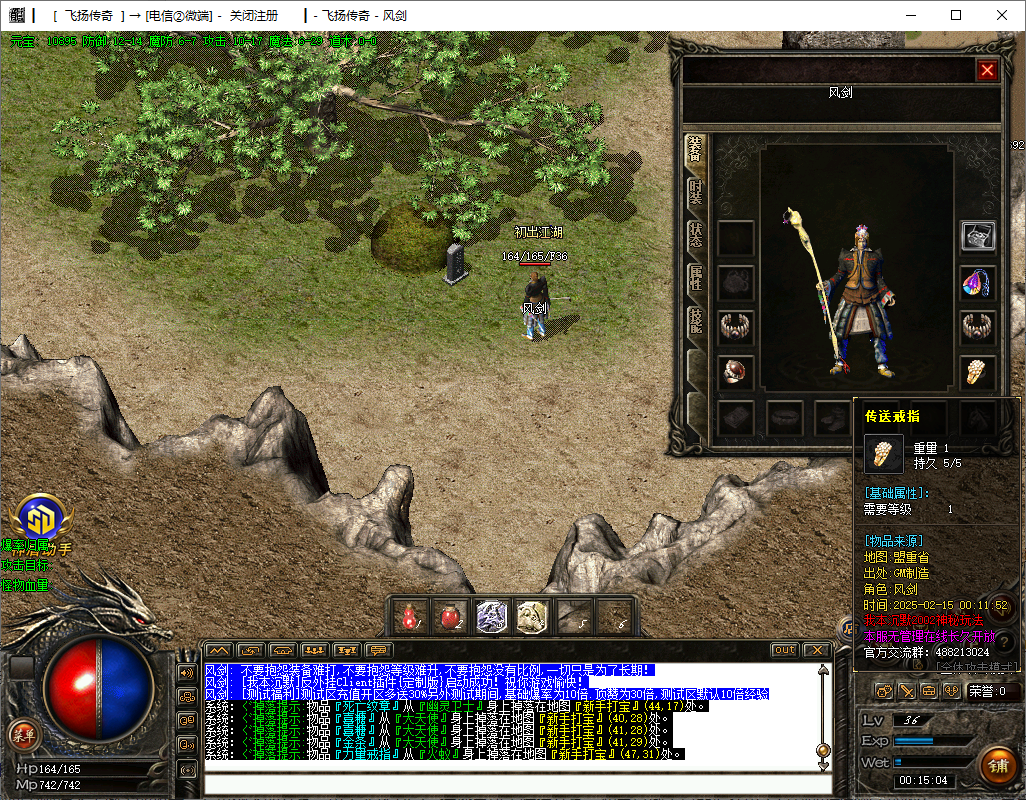Viewport: 1026px width, 800px height.
Task: Click the round 铺 shop button
Action: 995,767
